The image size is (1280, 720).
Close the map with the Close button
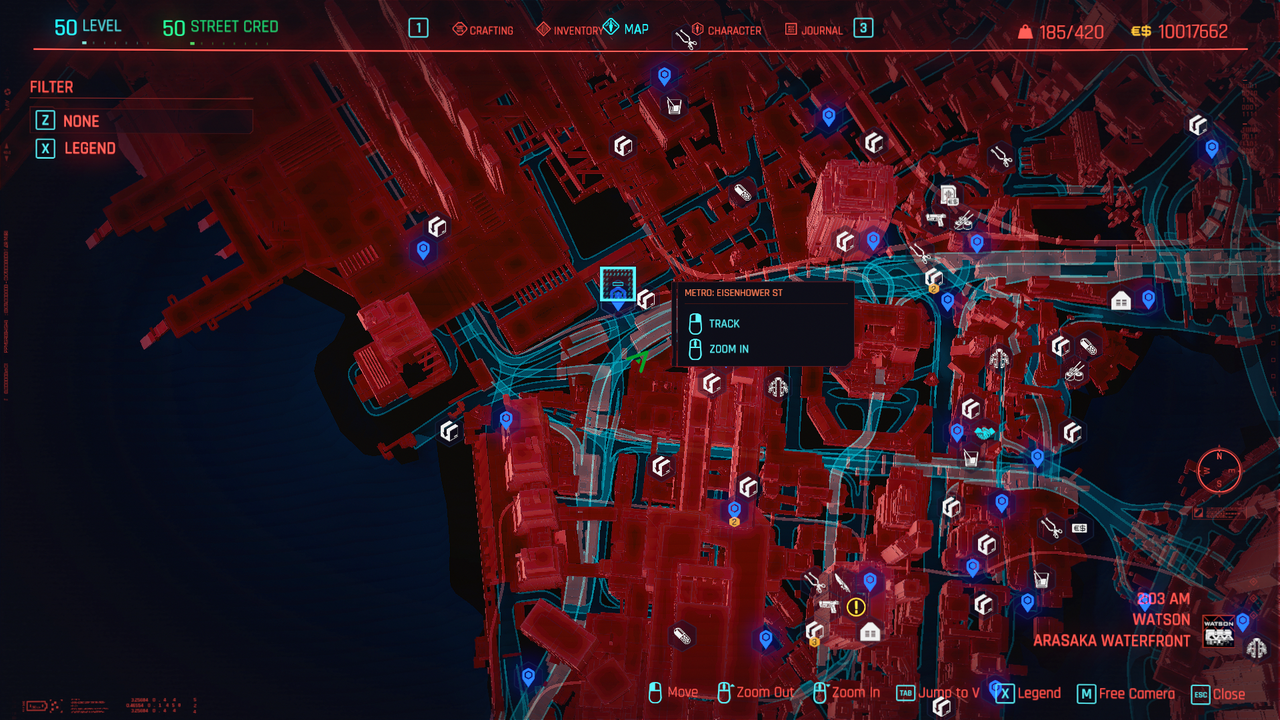tap(1218, 694)
